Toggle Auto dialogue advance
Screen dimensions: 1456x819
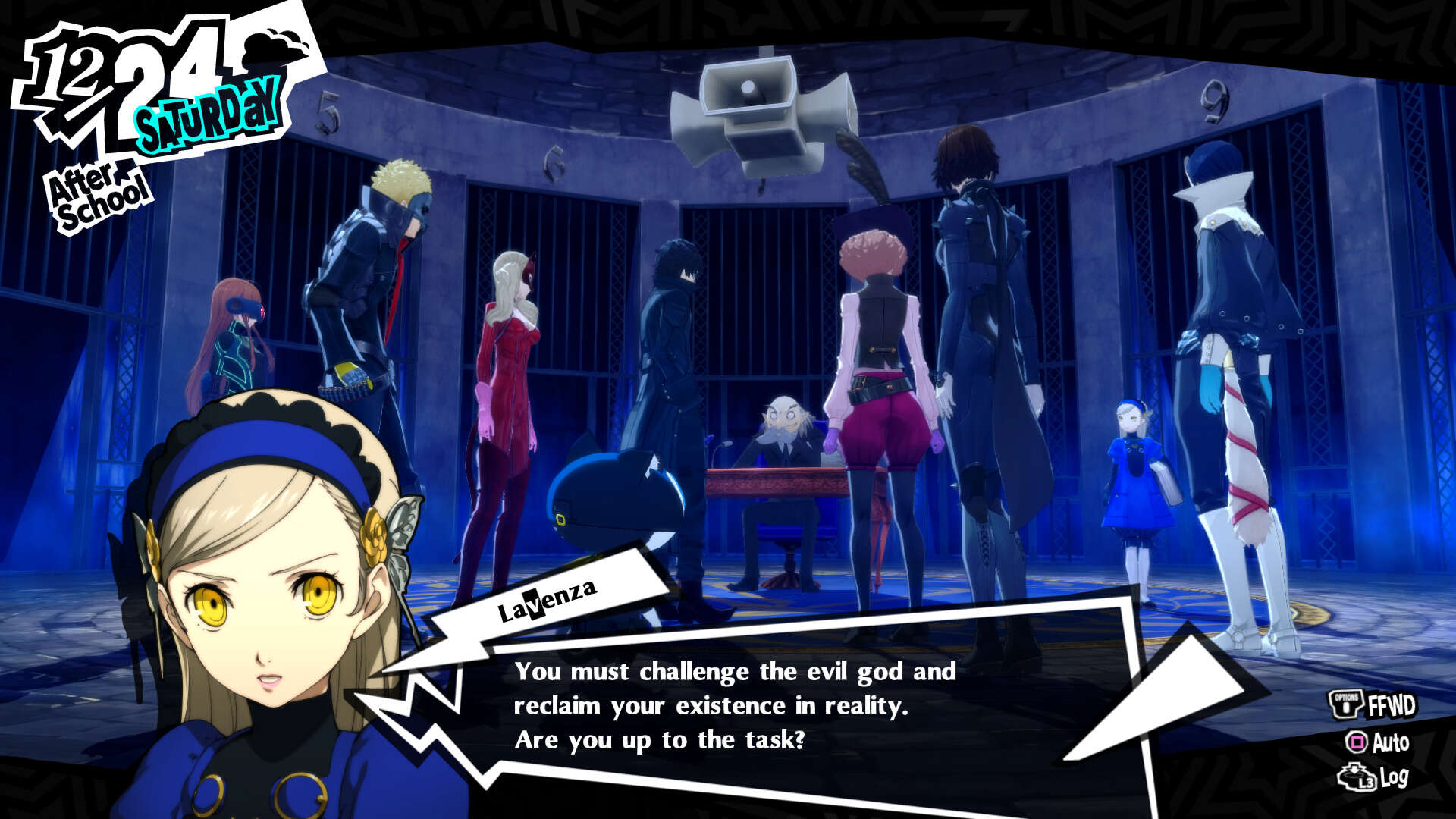[1378, 742]
